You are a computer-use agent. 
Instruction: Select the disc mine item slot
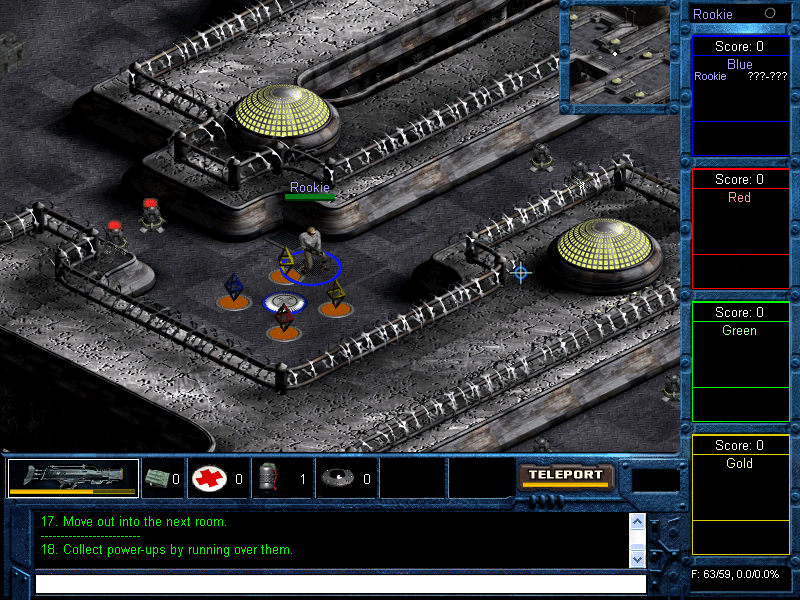click(x=337, y=478)
